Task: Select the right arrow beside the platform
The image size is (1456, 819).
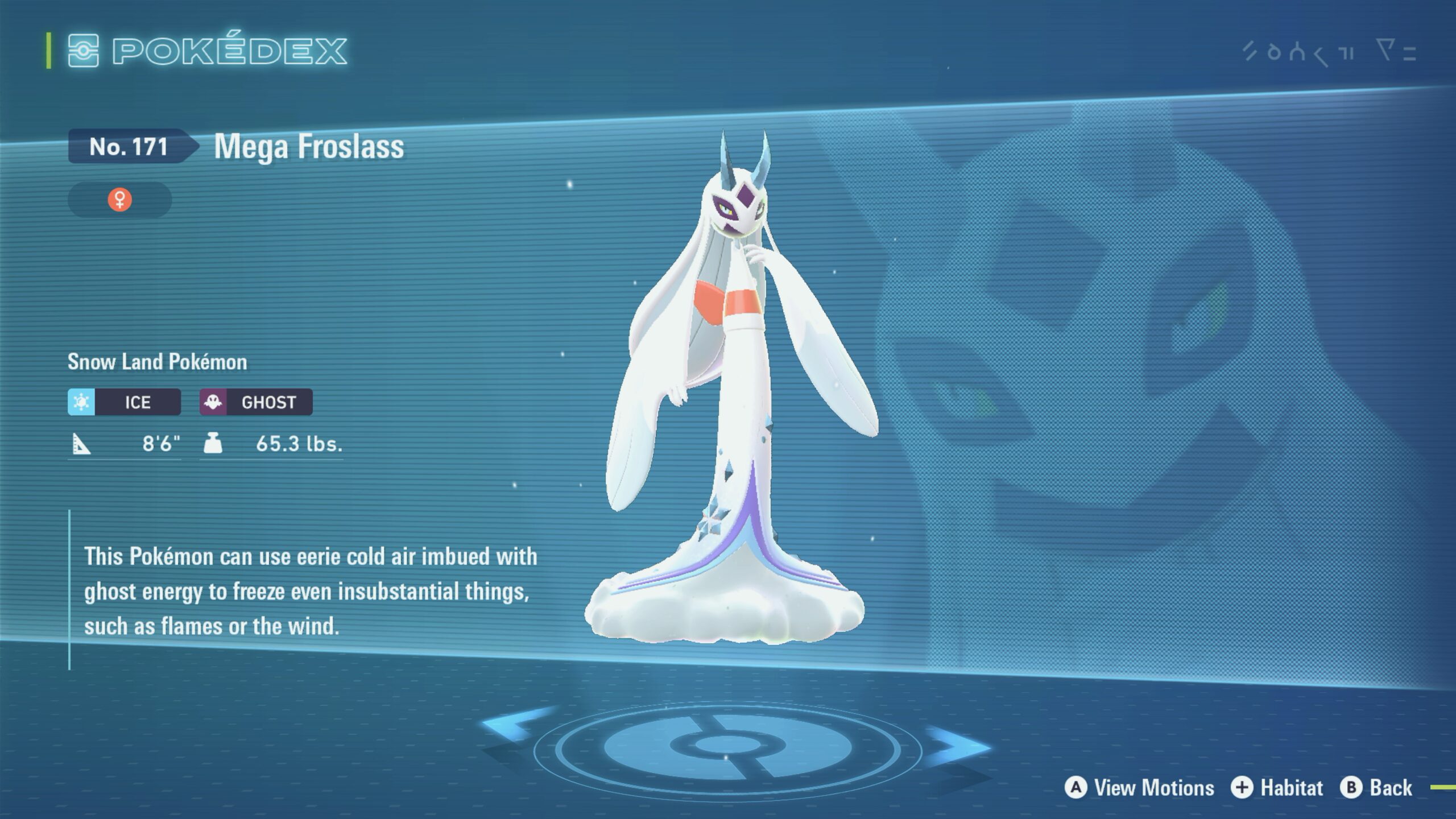Action: click(955, 746)
